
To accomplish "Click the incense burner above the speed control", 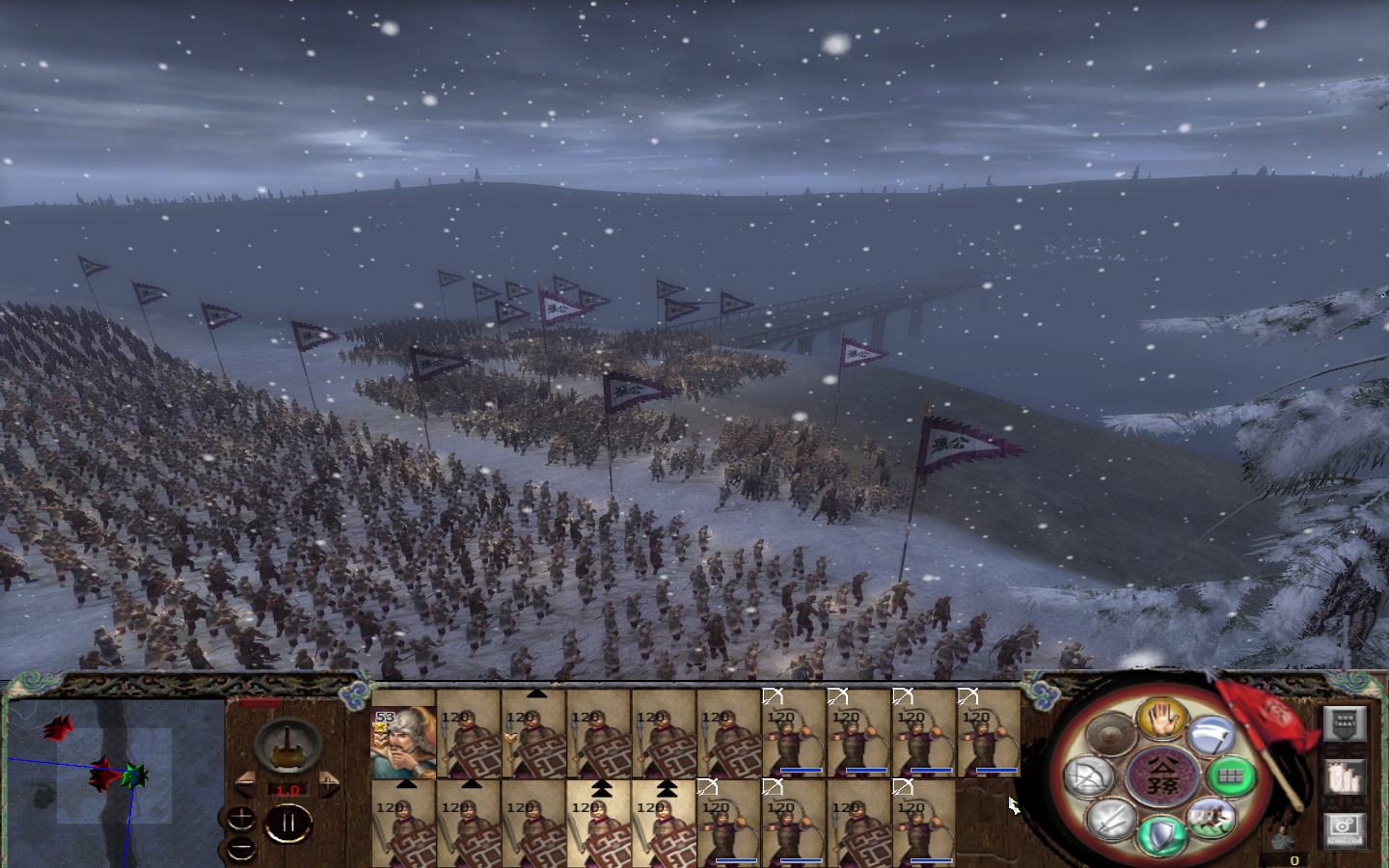I will tap(287, 746).
